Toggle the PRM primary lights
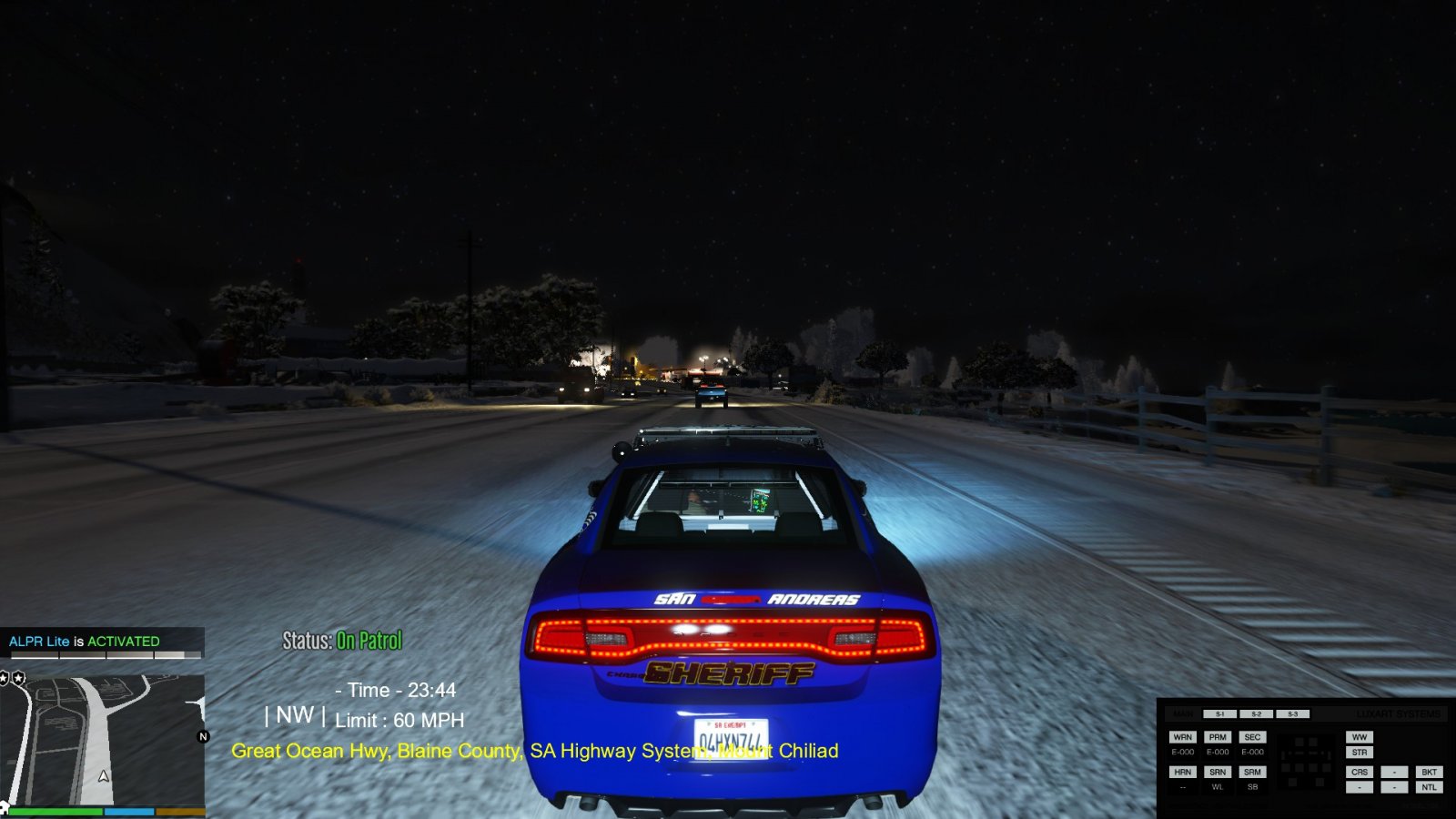The image size is (1456, 819). coord(1218,737)
